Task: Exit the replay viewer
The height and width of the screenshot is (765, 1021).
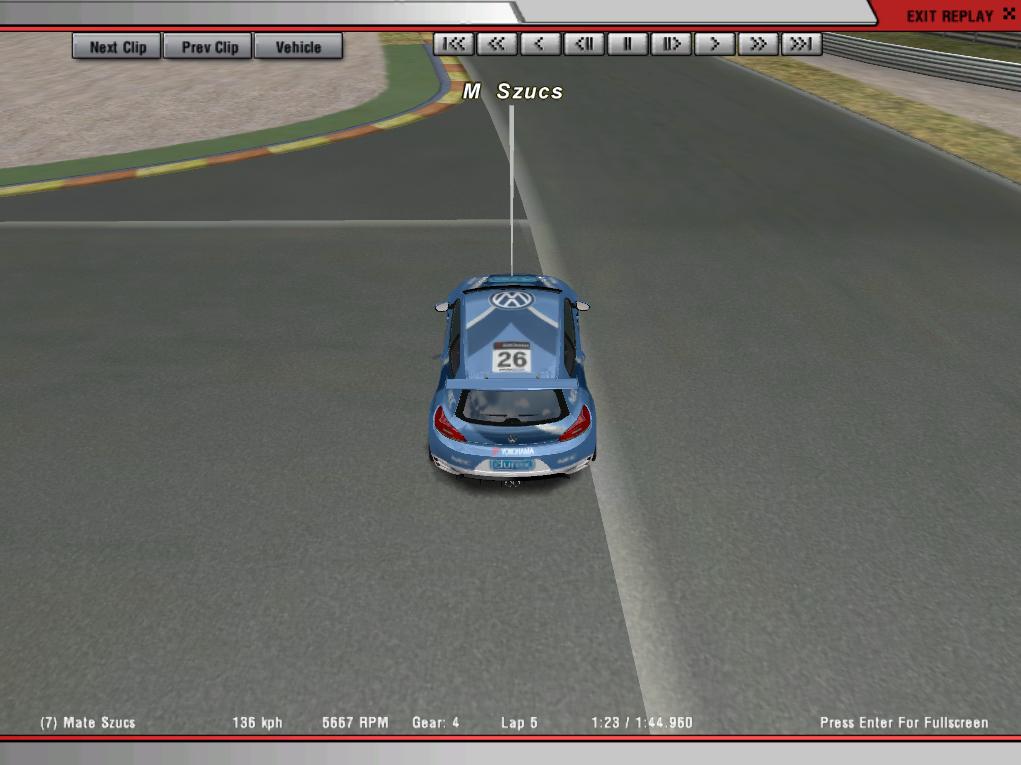Action: (949, 16)
